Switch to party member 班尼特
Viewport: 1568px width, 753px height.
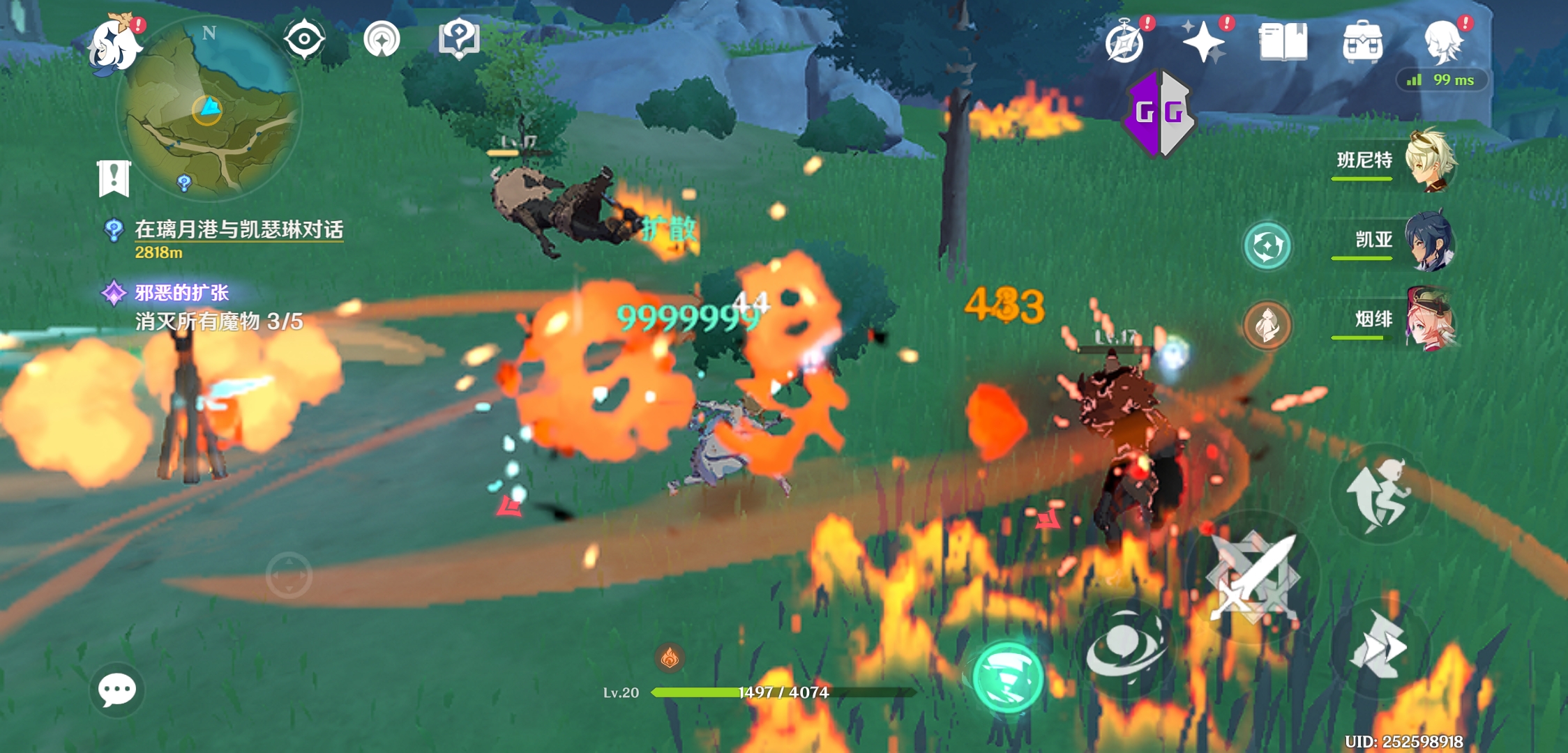point(1428,161)
